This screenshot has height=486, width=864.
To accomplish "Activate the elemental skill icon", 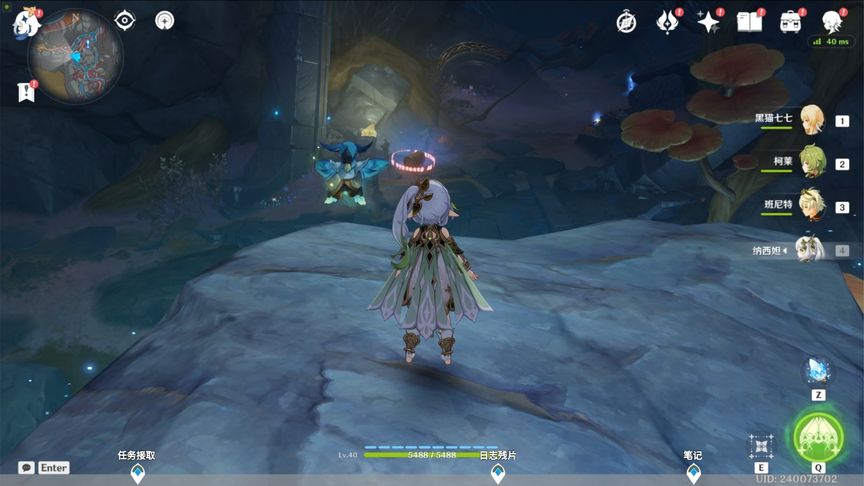I will point(761,445).
